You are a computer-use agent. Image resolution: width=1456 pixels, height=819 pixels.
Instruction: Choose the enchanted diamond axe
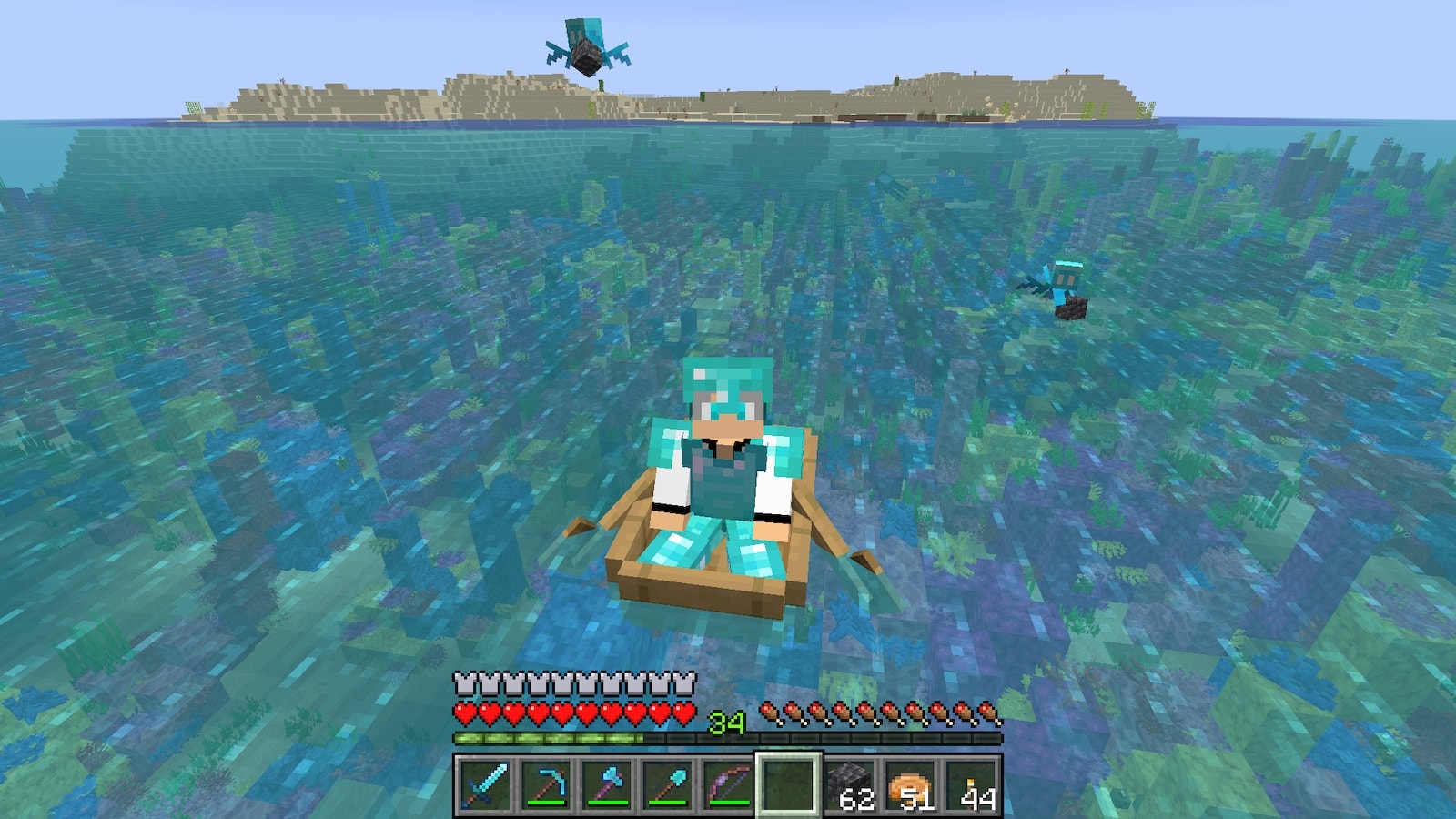(x=606, y=784)
